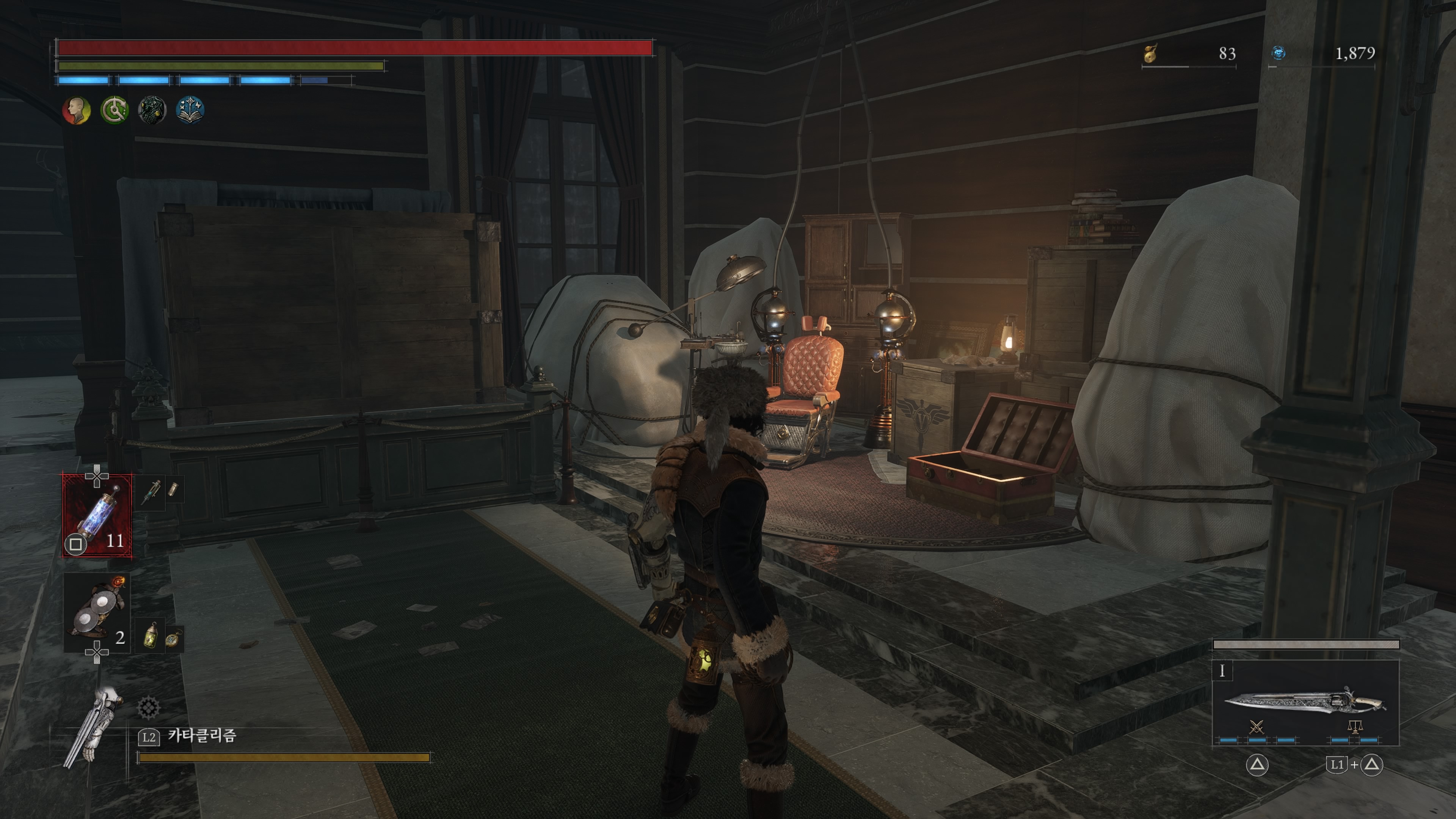
Task: Click the blue open-book buff icon
Action: tap(190, 110)
